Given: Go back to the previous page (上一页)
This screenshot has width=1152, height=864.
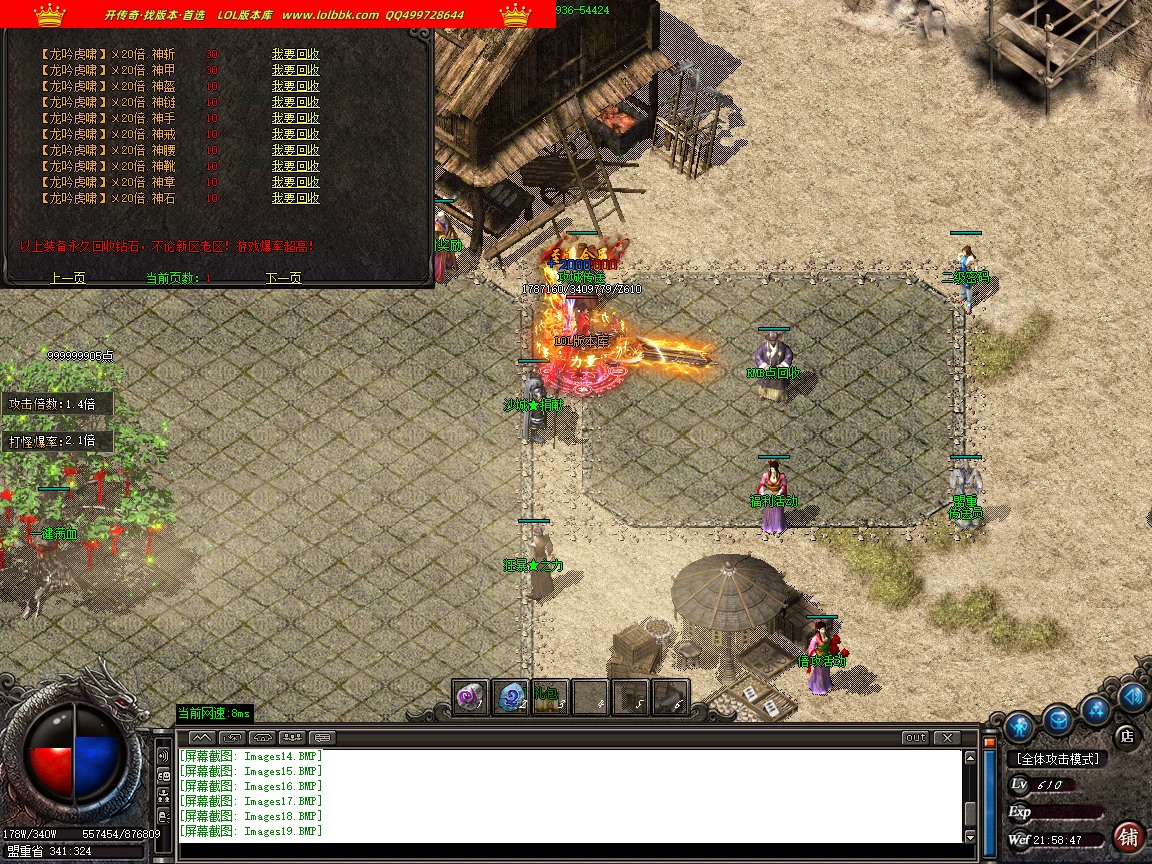Looking at the screenshot, I should 68,278.
